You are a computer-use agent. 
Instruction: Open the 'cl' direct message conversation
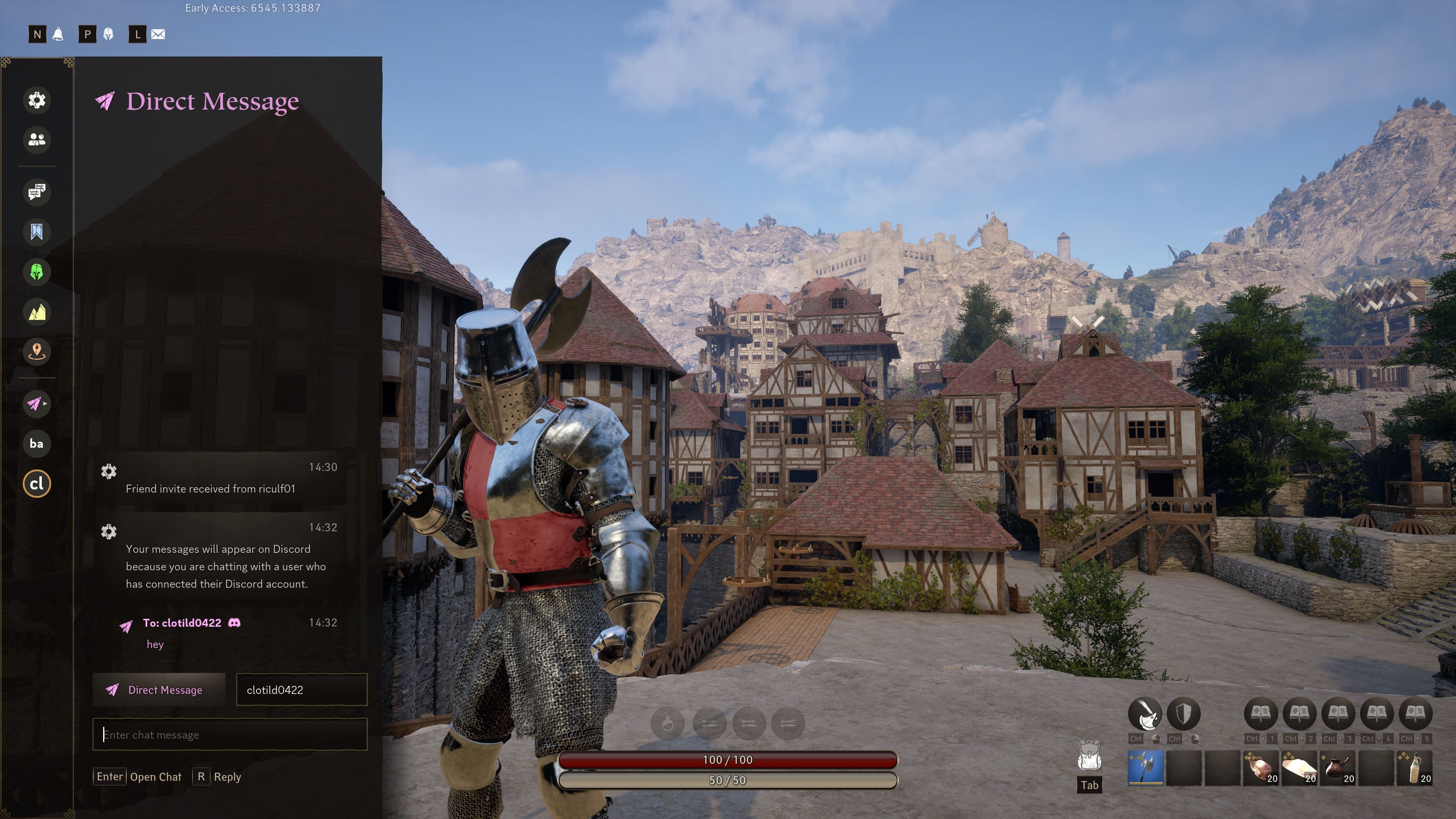tap(37, 484)
